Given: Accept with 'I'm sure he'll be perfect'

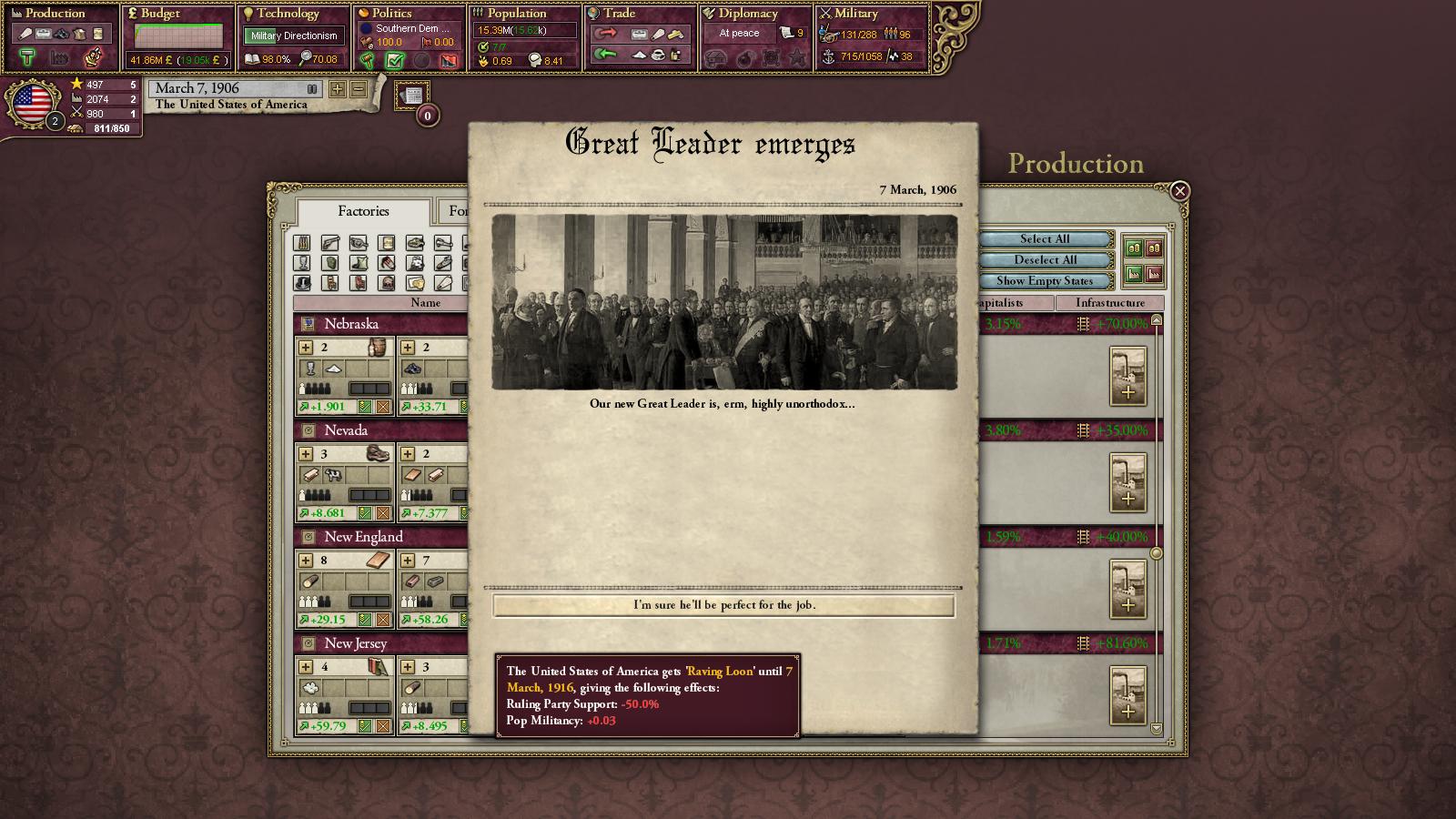Looking at the screenshot, I should (x=723, y=605).
